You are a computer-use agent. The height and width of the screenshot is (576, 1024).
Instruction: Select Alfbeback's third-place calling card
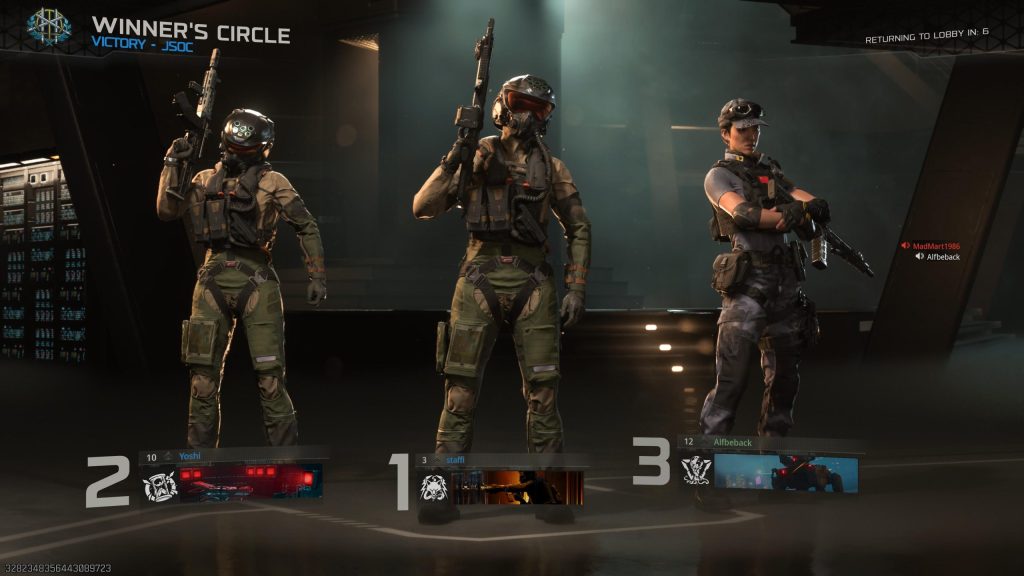click(785, 473)
